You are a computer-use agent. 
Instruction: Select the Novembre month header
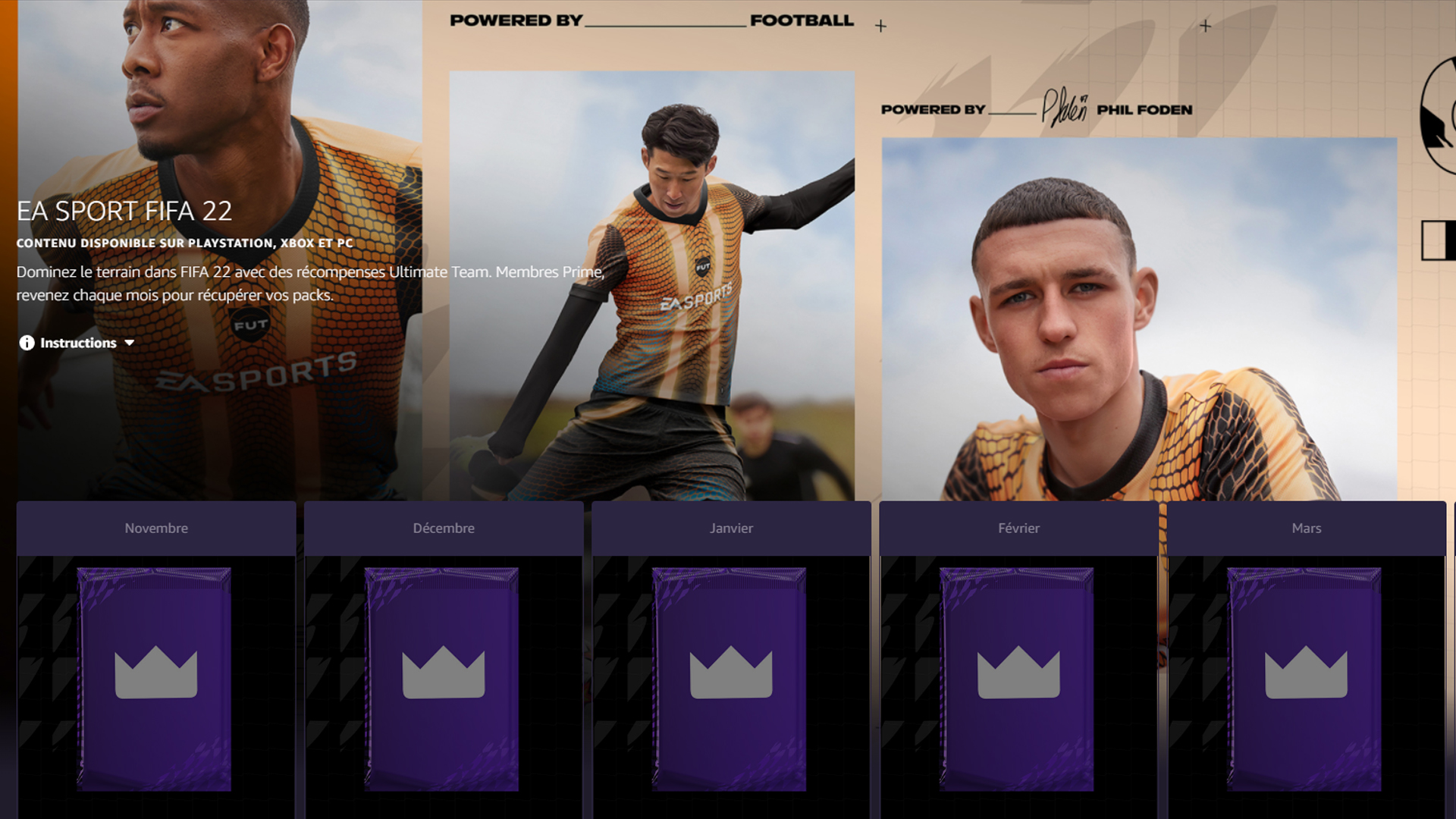pos(155,528)
